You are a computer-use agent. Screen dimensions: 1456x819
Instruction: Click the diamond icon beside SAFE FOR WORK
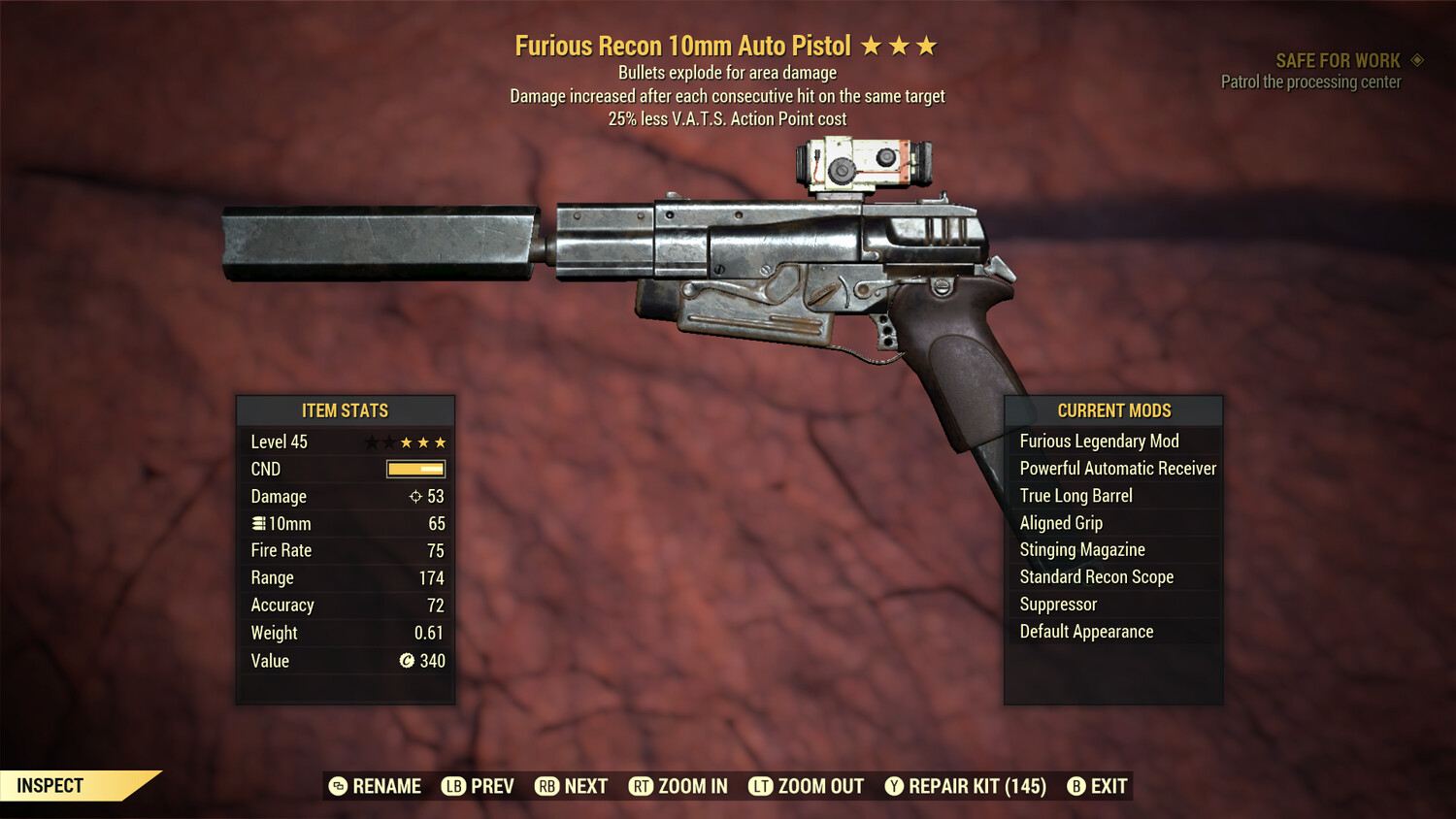(x=1416, y=59)
